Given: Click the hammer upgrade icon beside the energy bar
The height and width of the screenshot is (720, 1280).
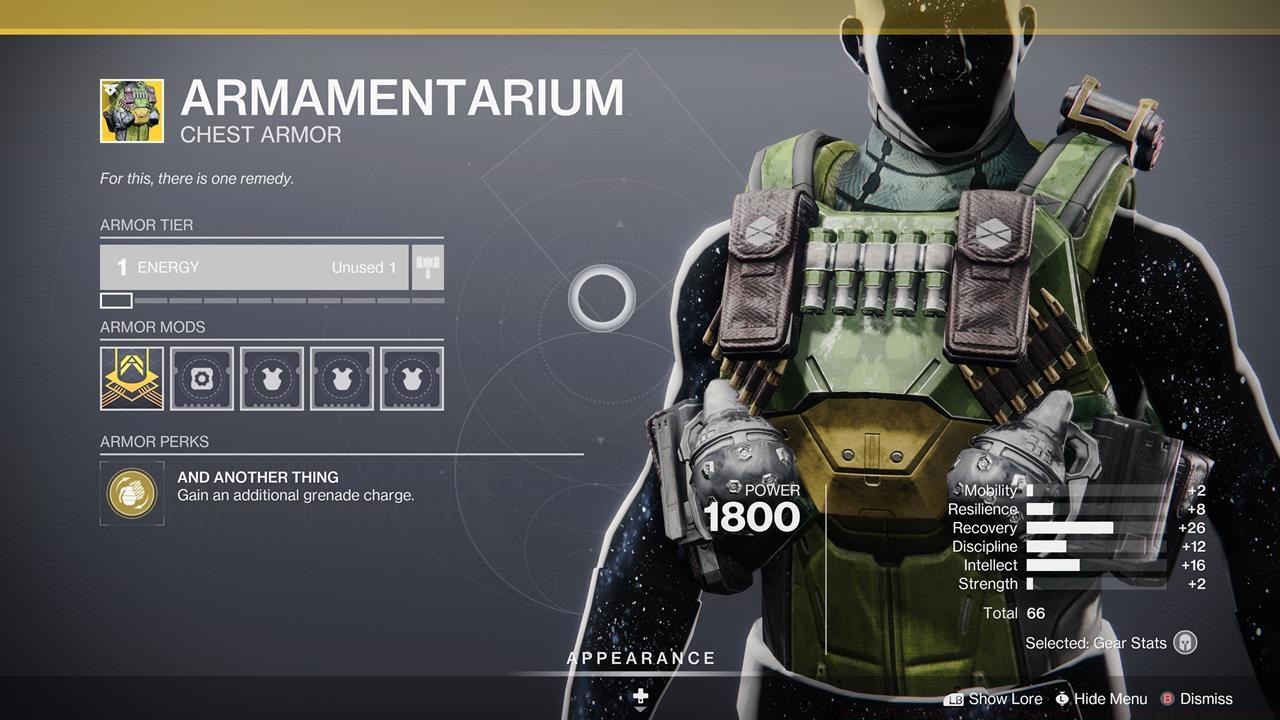Looking at the screenshot, I should [x=428, y=268].
